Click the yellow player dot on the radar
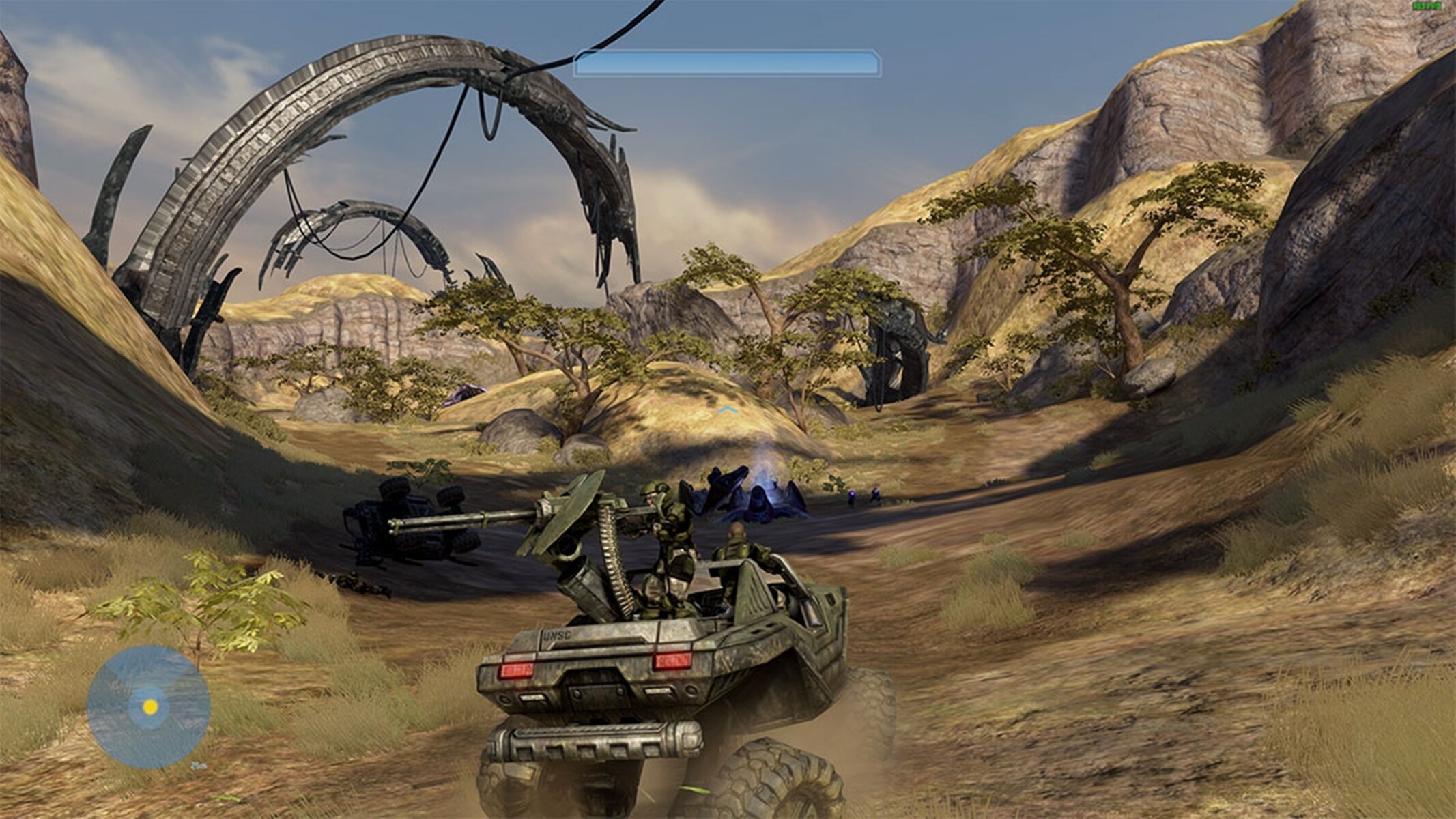Screen dimensions: 1456x819 point(150,706)
